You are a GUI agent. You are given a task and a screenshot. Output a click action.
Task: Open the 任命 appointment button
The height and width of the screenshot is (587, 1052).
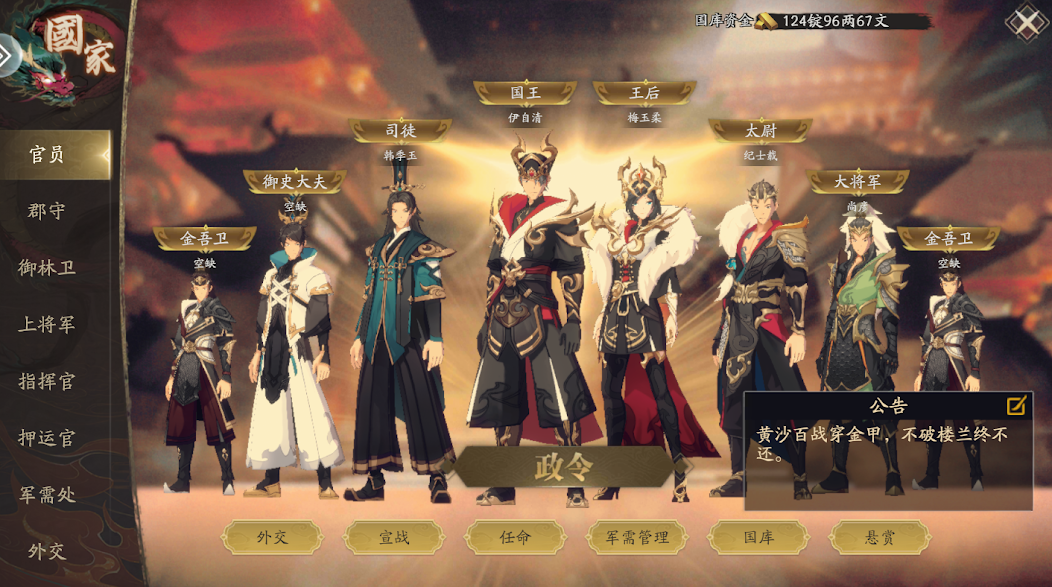pyautogui.click(x=515, y=537)
